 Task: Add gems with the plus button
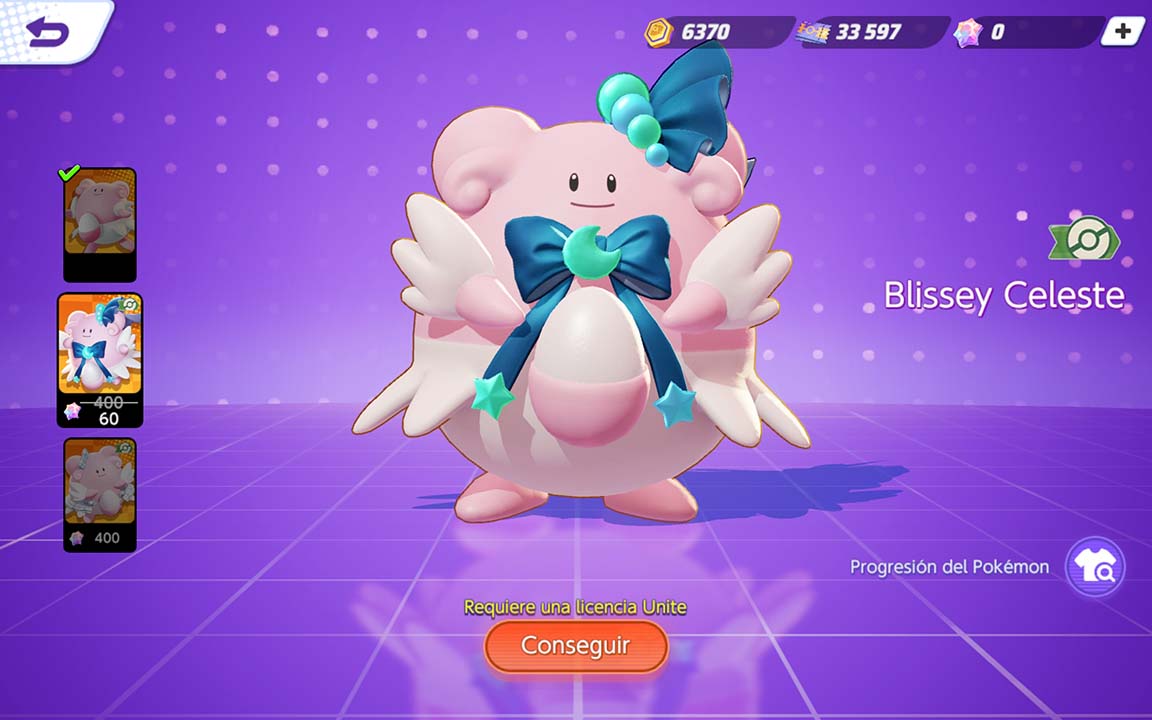pyautogui.click(x=1123, y=32)
